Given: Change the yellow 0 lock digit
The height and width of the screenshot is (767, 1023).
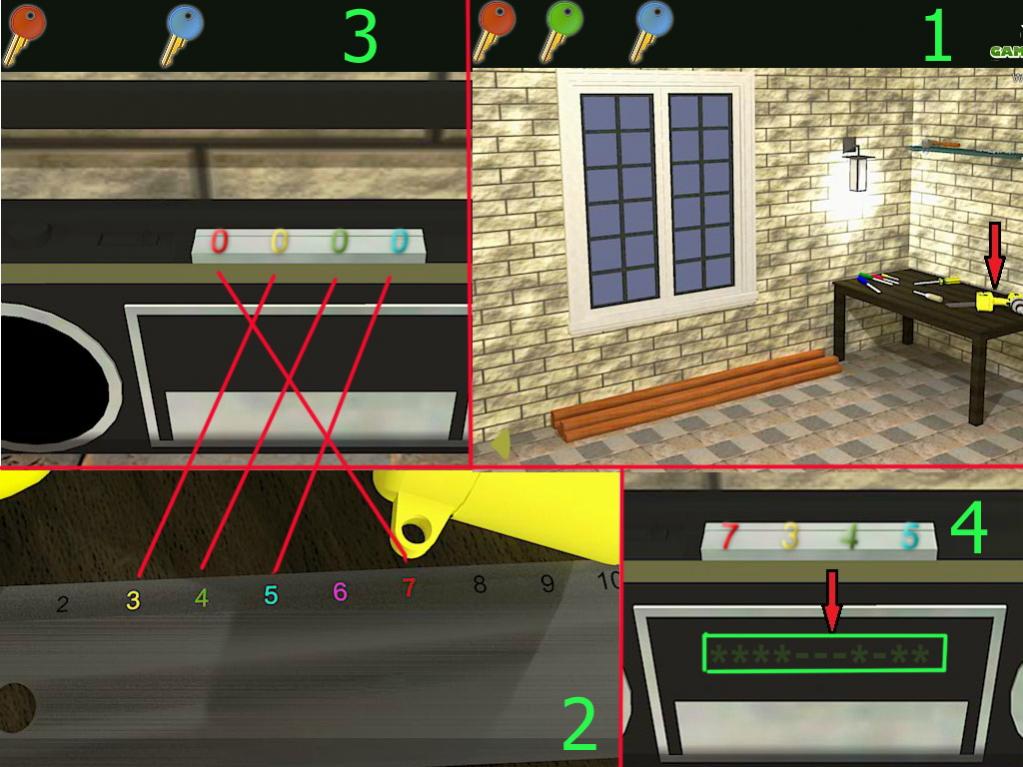Looking at the screenshot, I should pyautogui.click(x=280, y=242).
